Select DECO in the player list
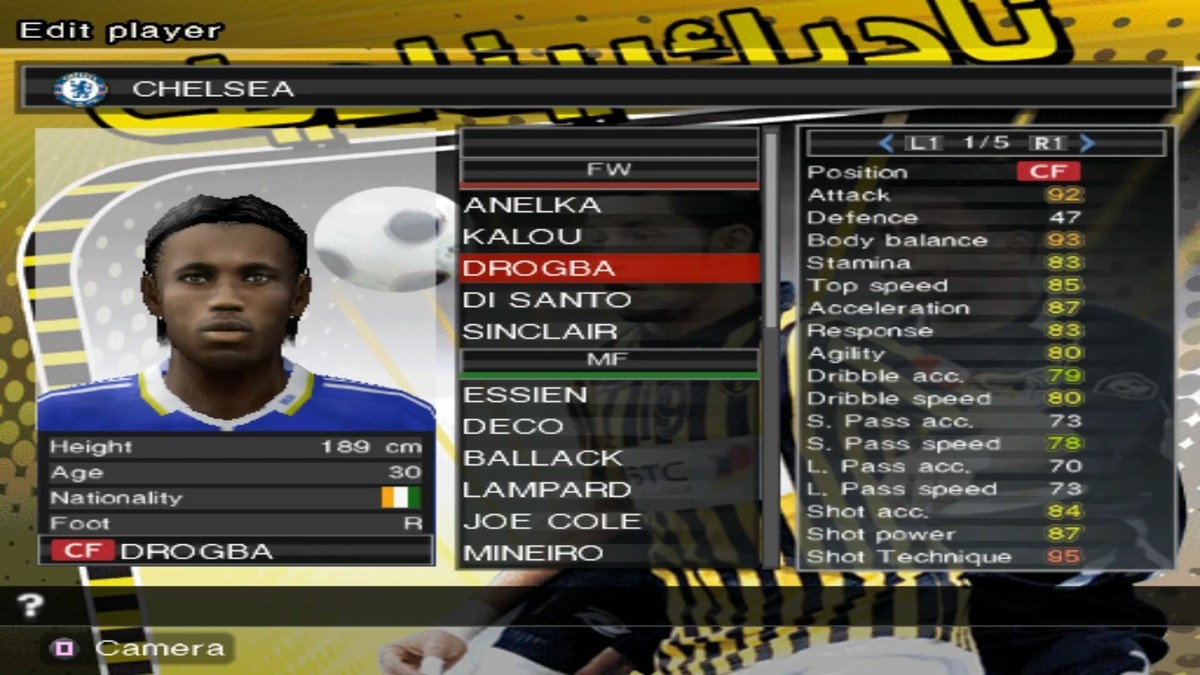The image size is (1200, 675). [513, 426]
